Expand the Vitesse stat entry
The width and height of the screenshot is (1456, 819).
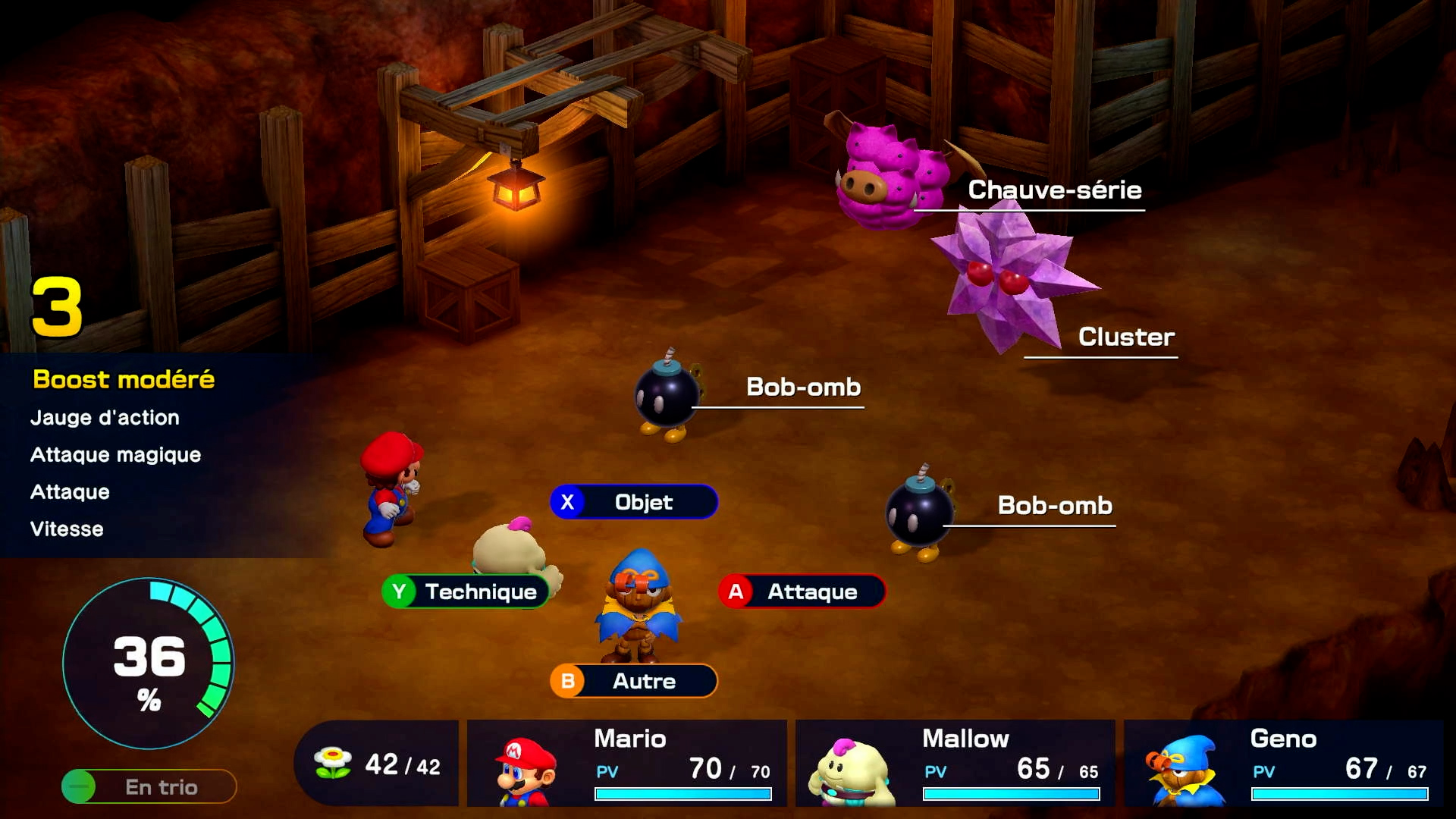click(66, 529)
